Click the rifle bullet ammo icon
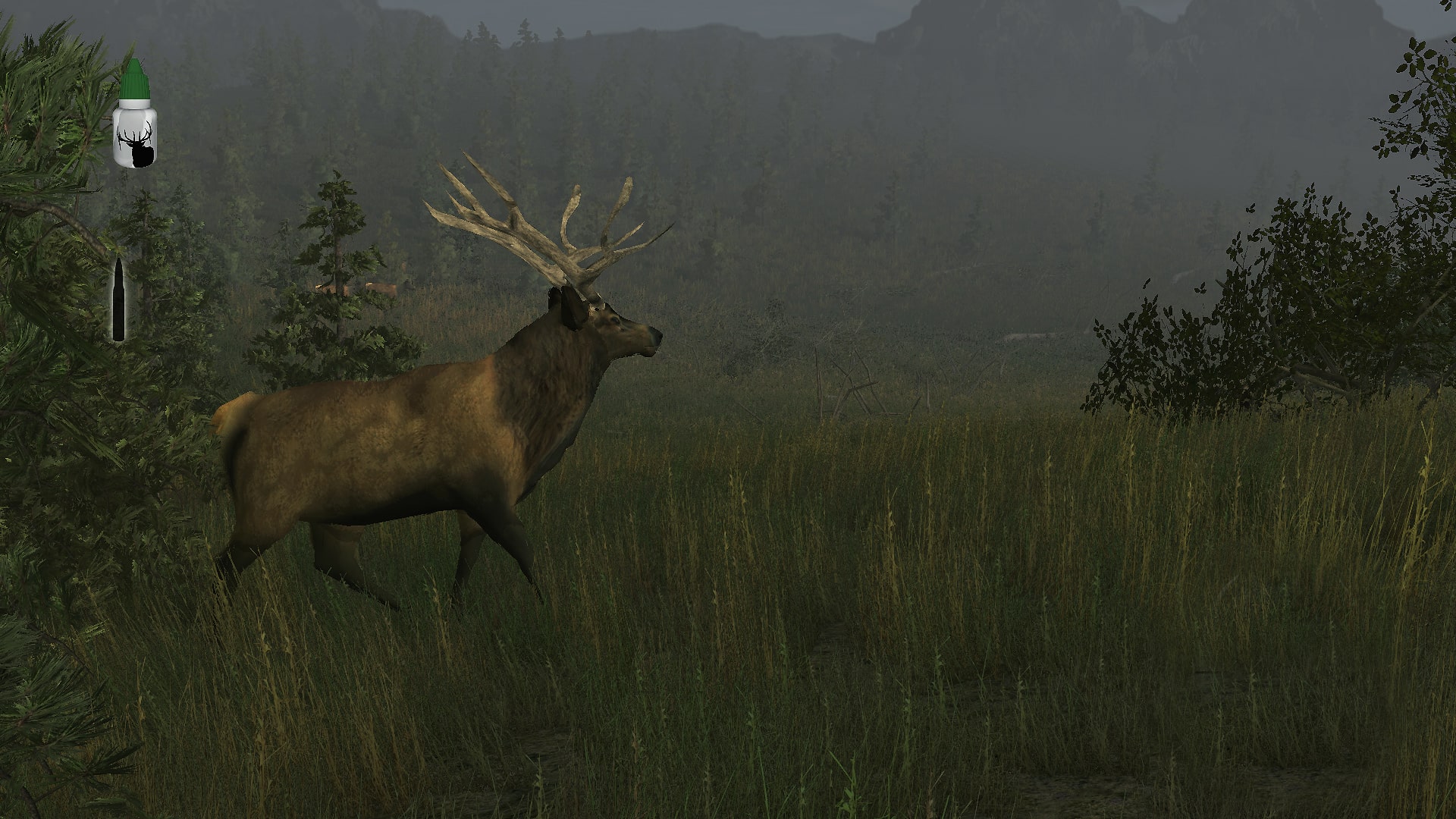The width and height of the screenshot is (1456, 819). click(x=118, y=300)
